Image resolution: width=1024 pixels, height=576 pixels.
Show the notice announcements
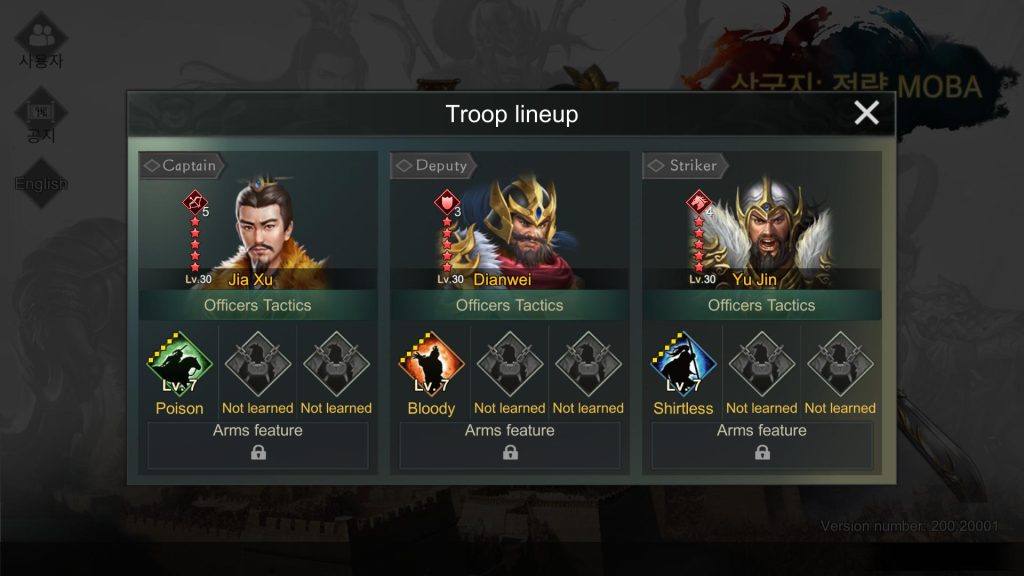[41, 118]
